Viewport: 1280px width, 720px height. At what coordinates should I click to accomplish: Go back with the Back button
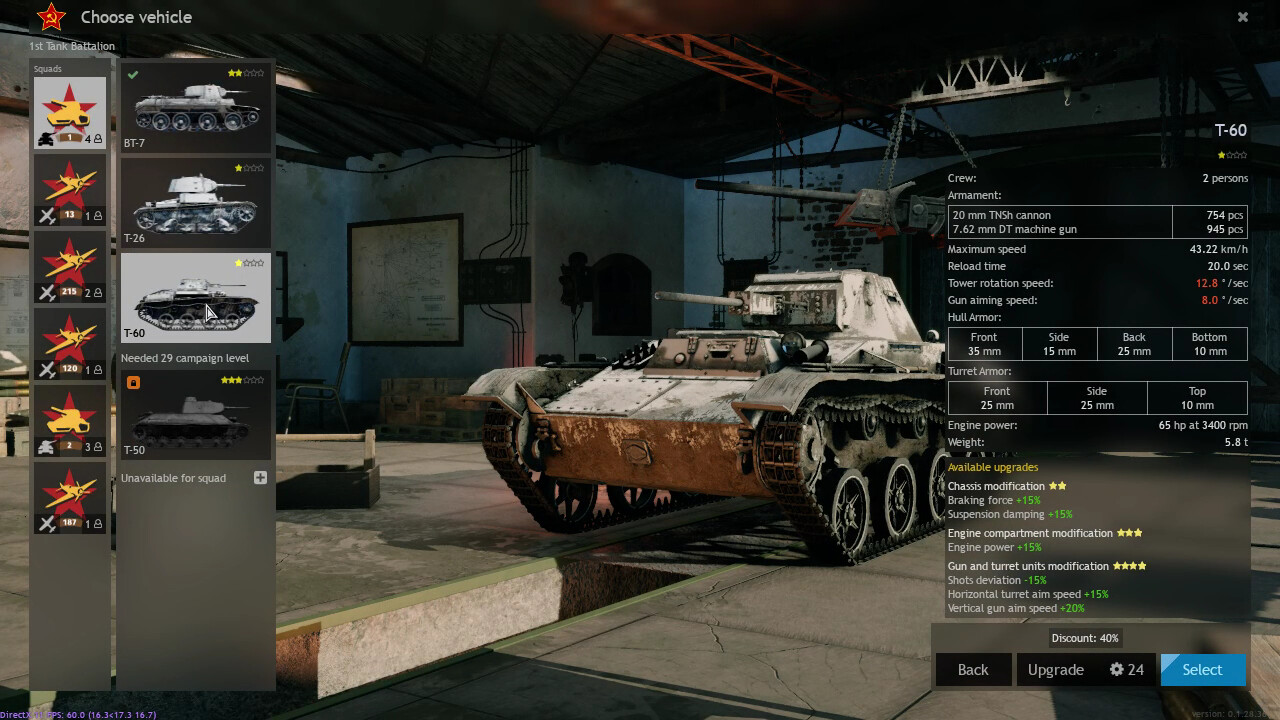pyautogui.click(x=973, y=670)
